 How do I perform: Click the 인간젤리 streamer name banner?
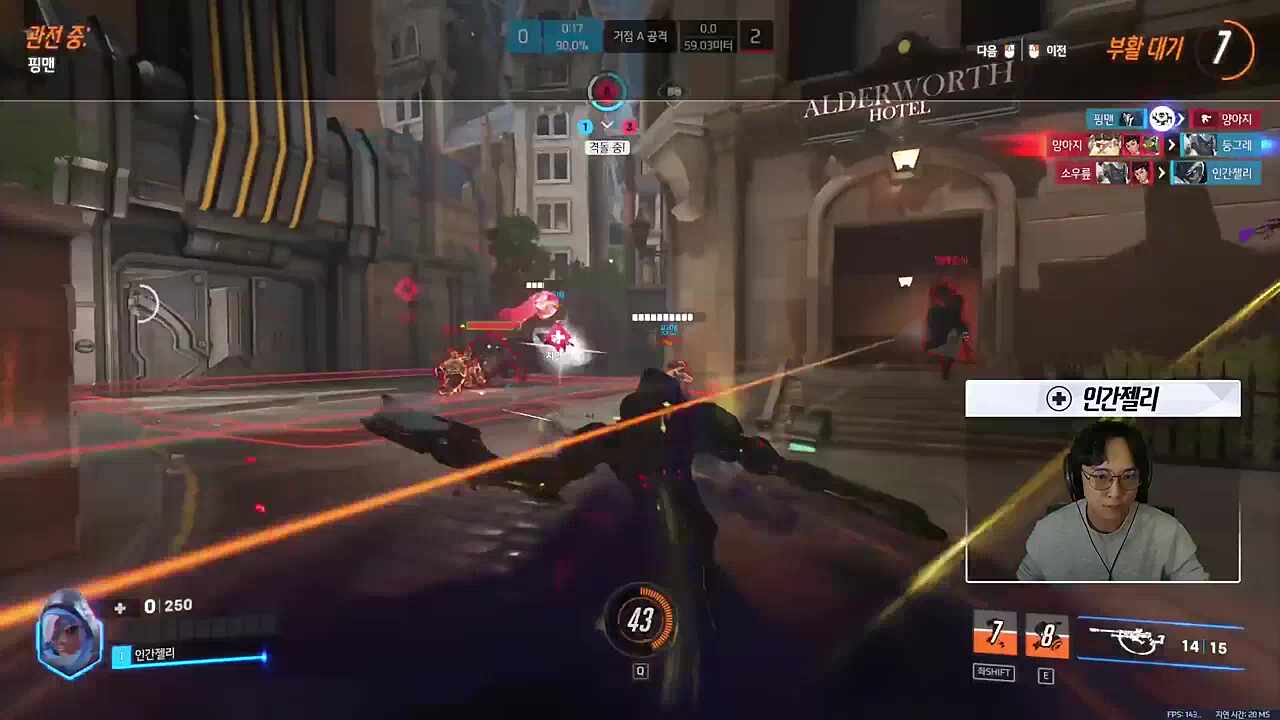[x=1102, y=399]
